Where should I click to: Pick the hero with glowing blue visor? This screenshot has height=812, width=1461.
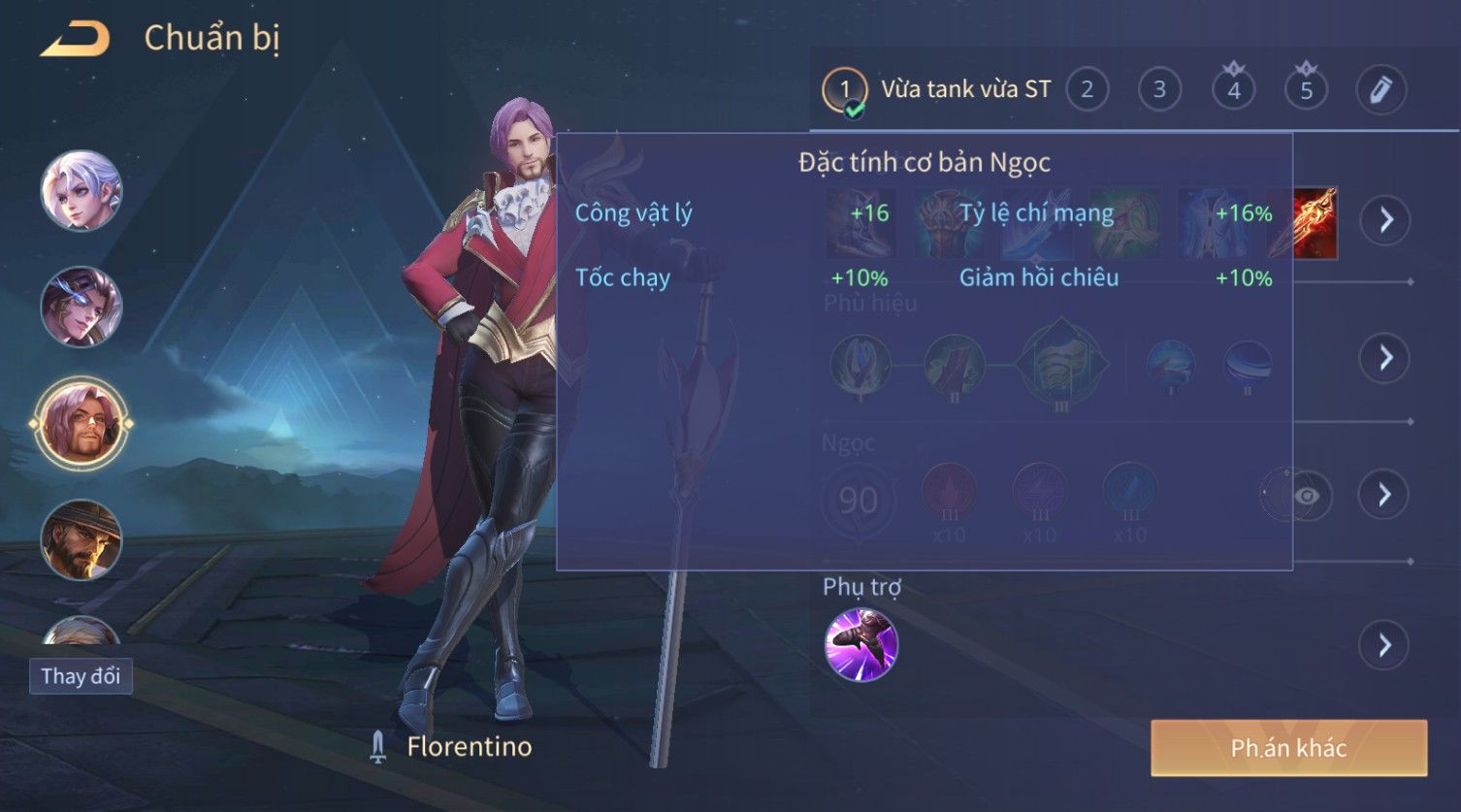[81, 307]
